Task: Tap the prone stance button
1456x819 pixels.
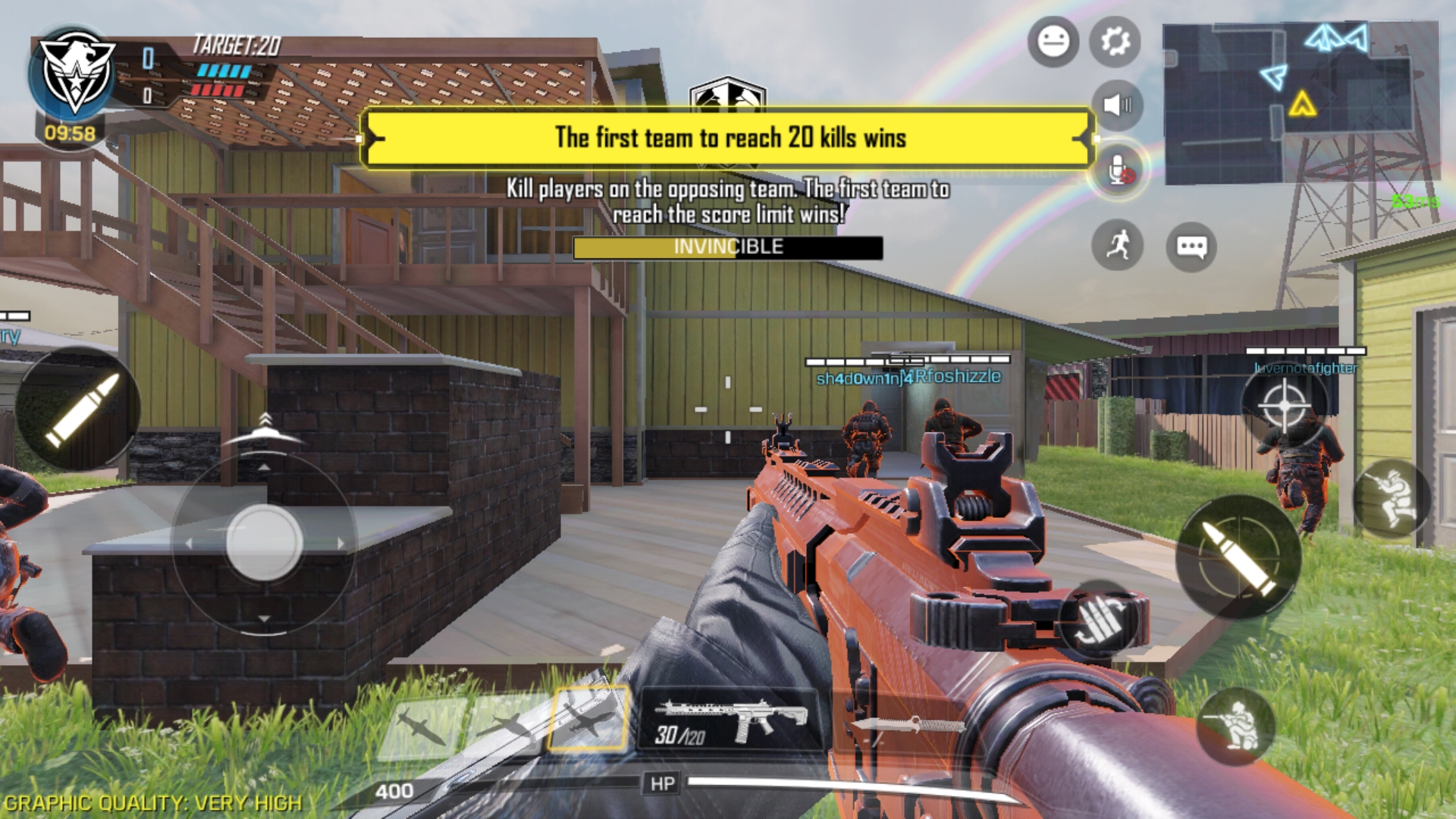Action: (1391, 498)
